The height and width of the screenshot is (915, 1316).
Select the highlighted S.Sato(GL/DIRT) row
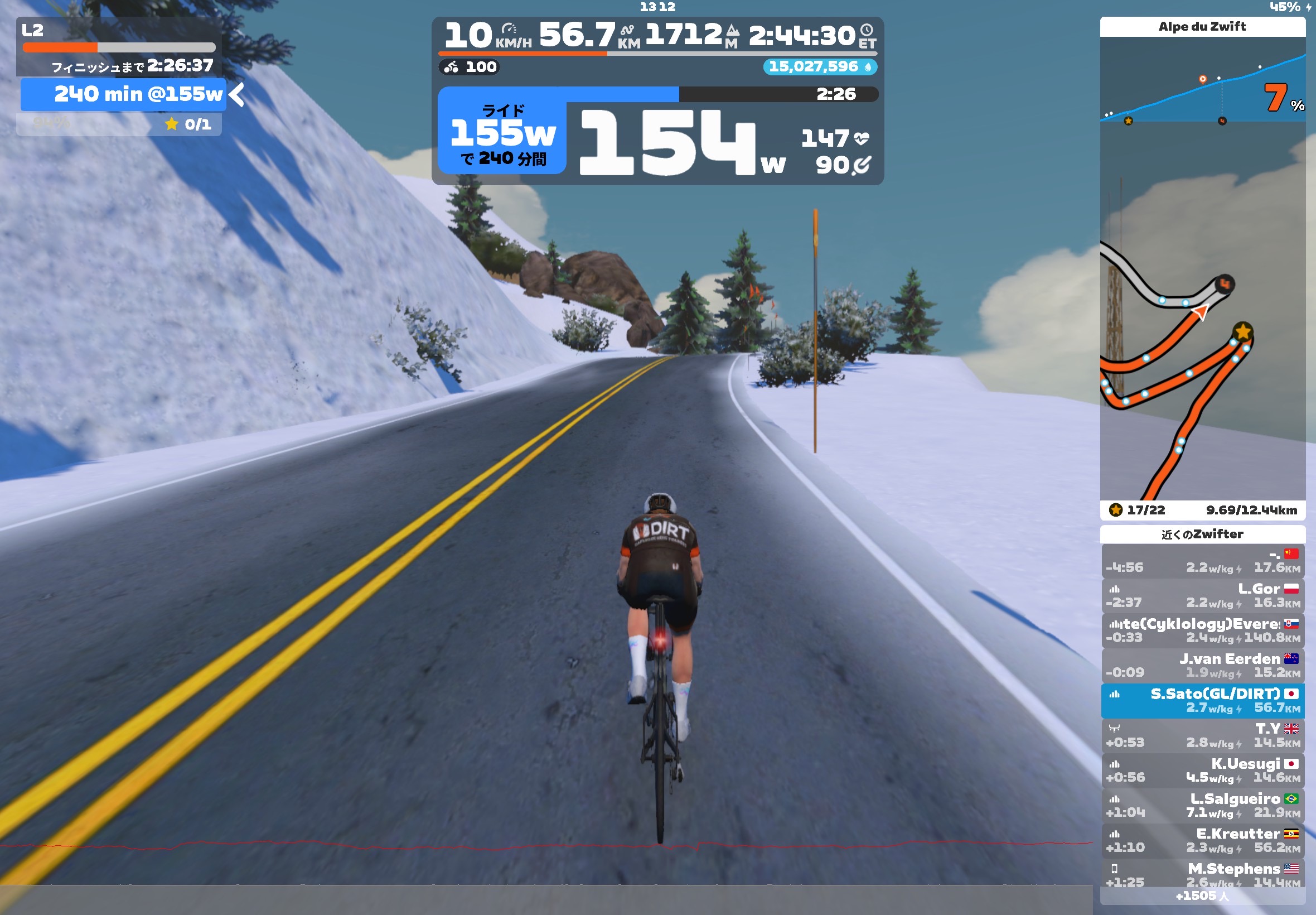click(1202, 701)
